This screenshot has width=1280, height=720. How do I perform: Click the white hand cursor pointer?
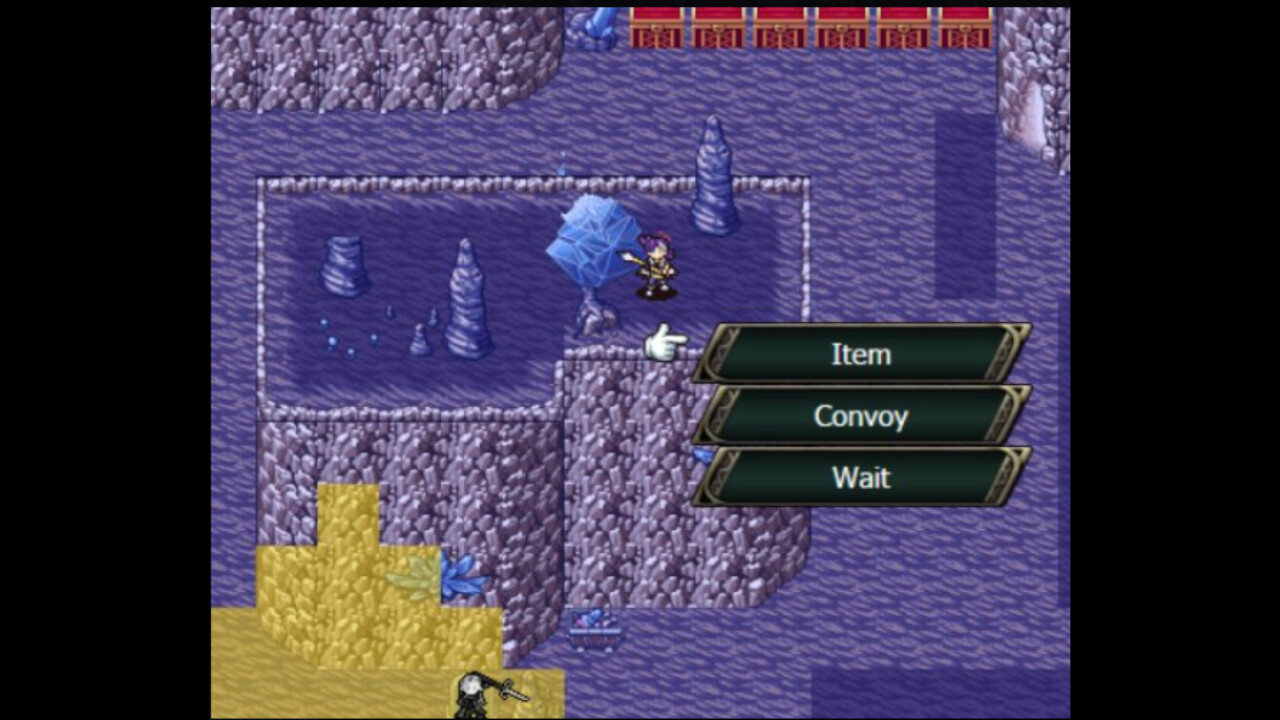coord(665,340)
